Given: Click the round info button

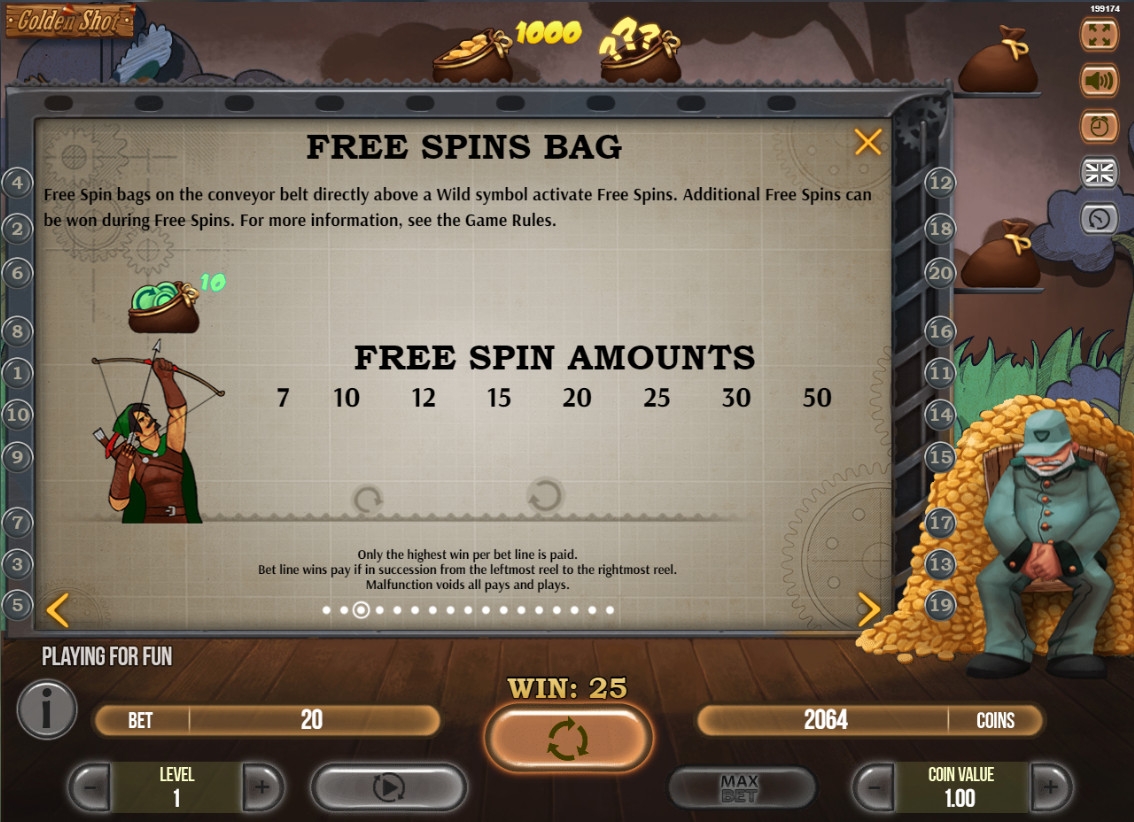Looking at the screenshot, I should click(46, 709).
